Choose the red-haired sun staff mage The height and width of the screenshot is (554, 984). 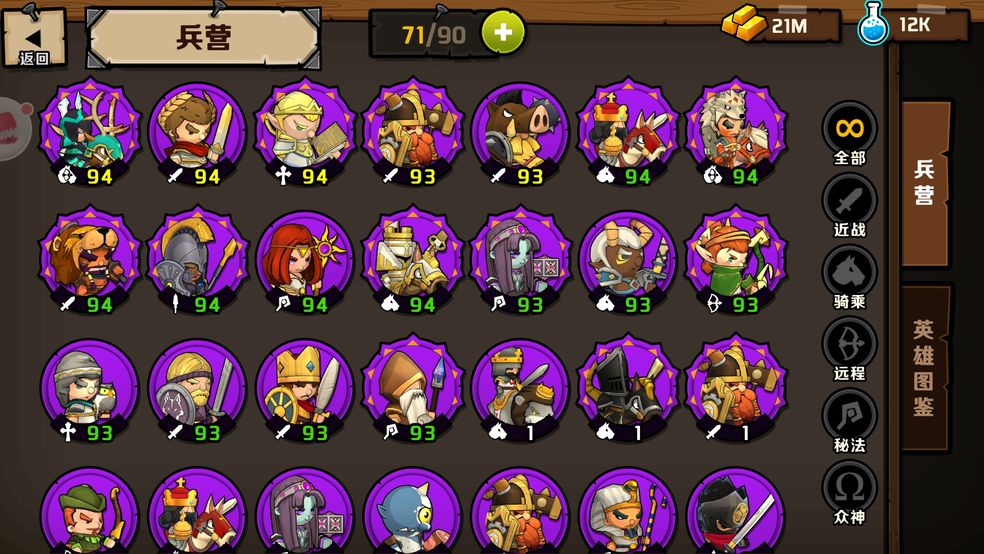click(x=304, y=259)
